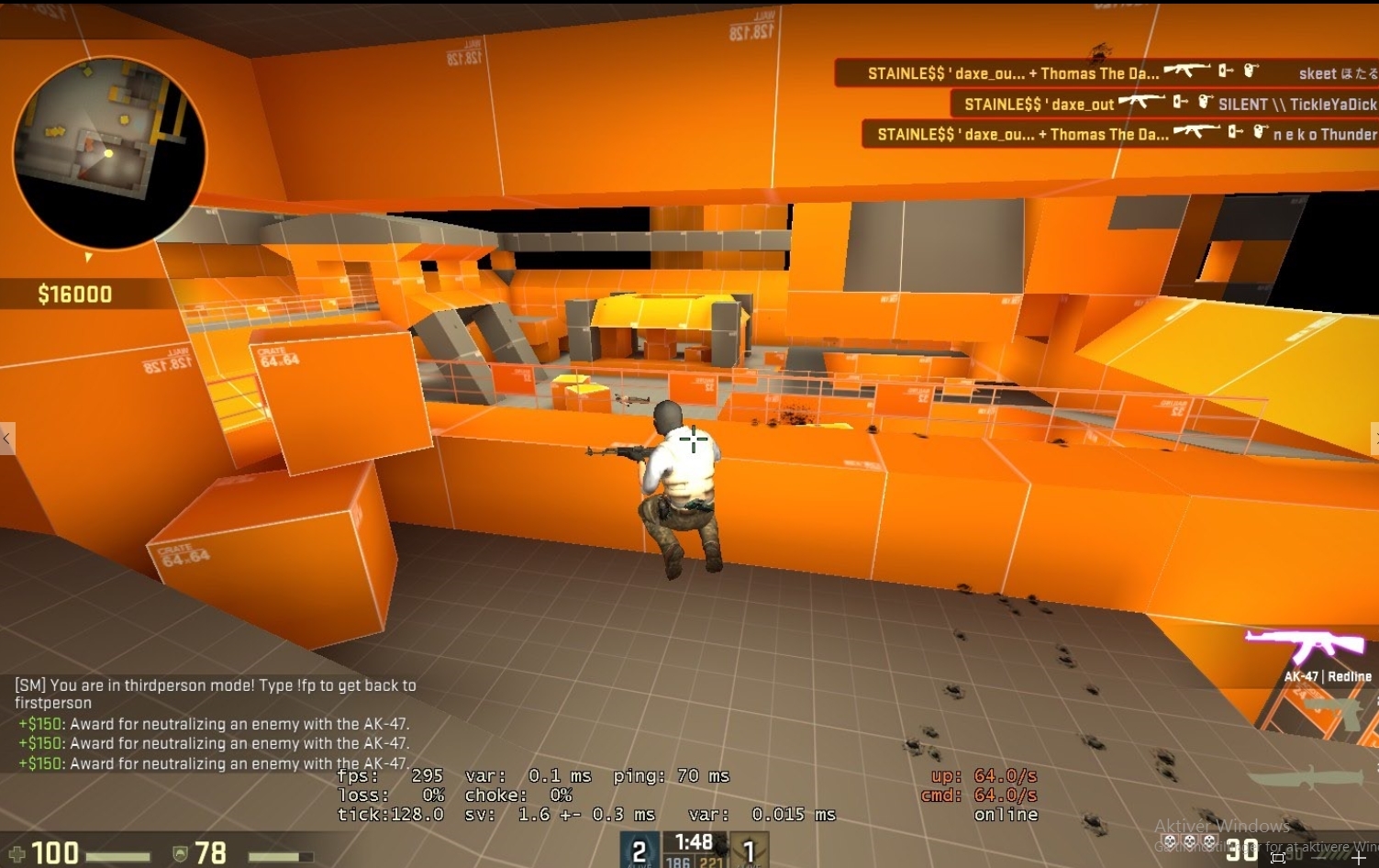Click the left edge chevron arrow
1379x868 pixels.
point(6,439)
